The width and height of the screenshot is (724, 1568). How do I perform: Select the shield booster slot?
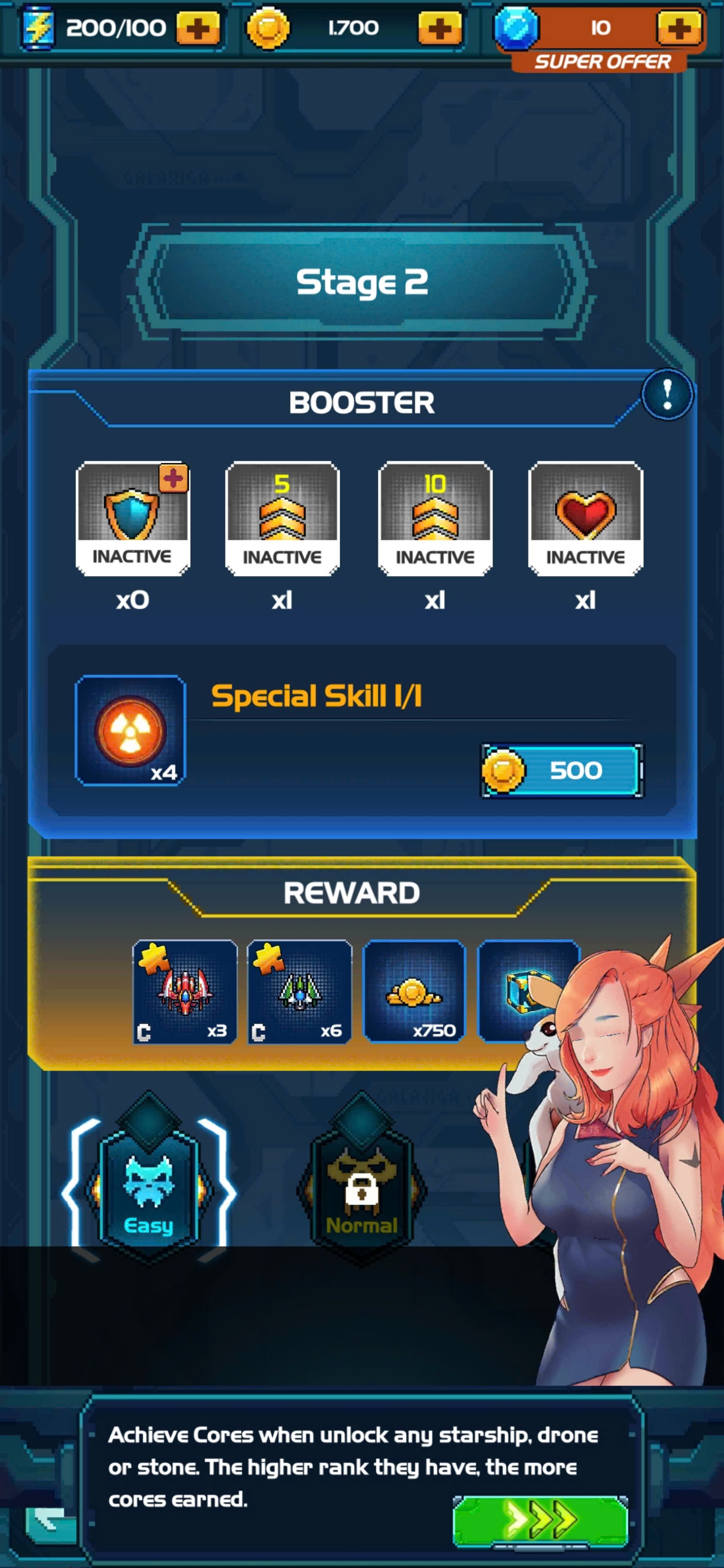[x=133, y=518]
